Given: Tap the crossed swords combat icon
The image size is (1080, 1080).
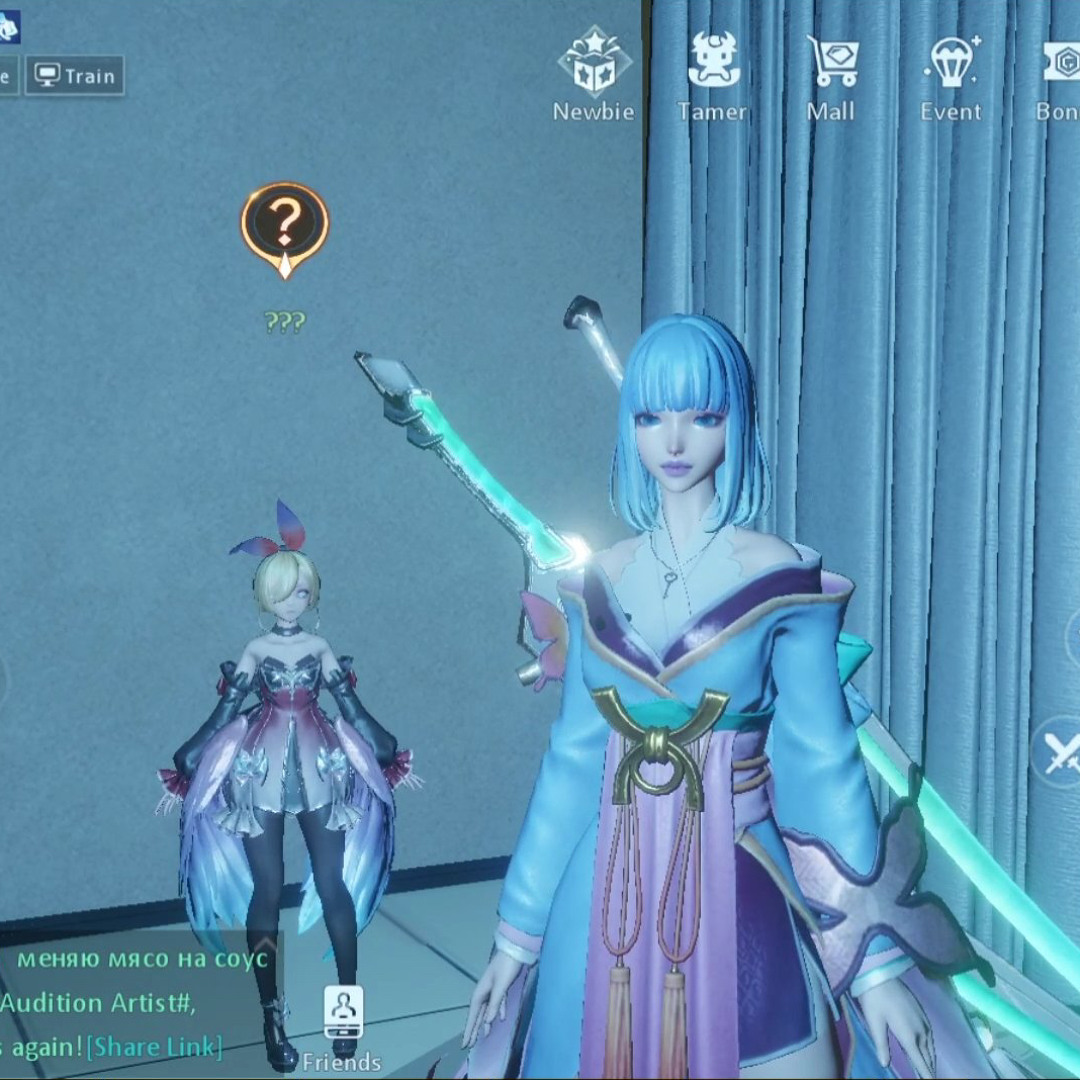Looking at the screenshot, I should pos(1060,752).
